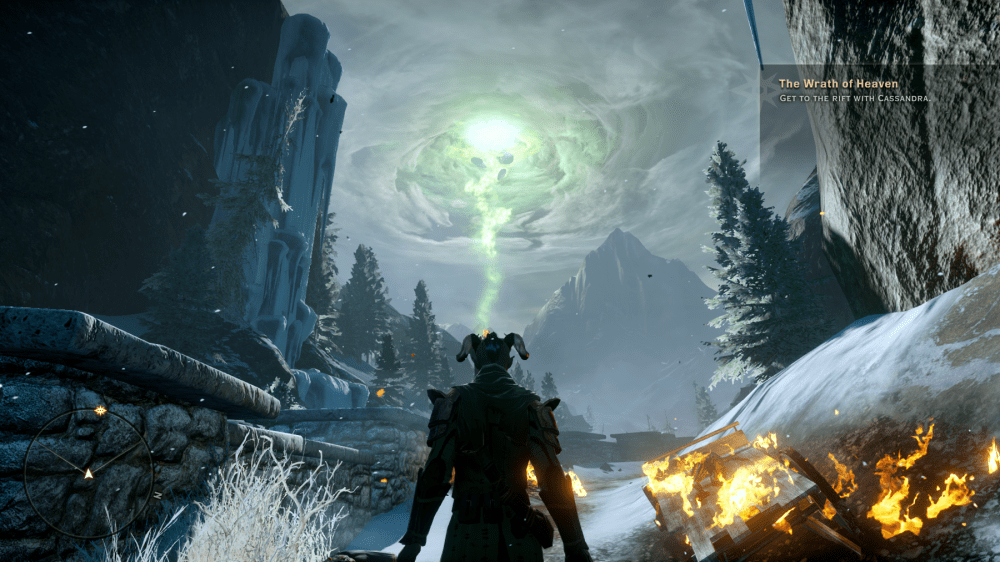This screenshot has width=1000, height=562.
Task: Select the orange quest marker on the minimap
Action: click(100, 411)
